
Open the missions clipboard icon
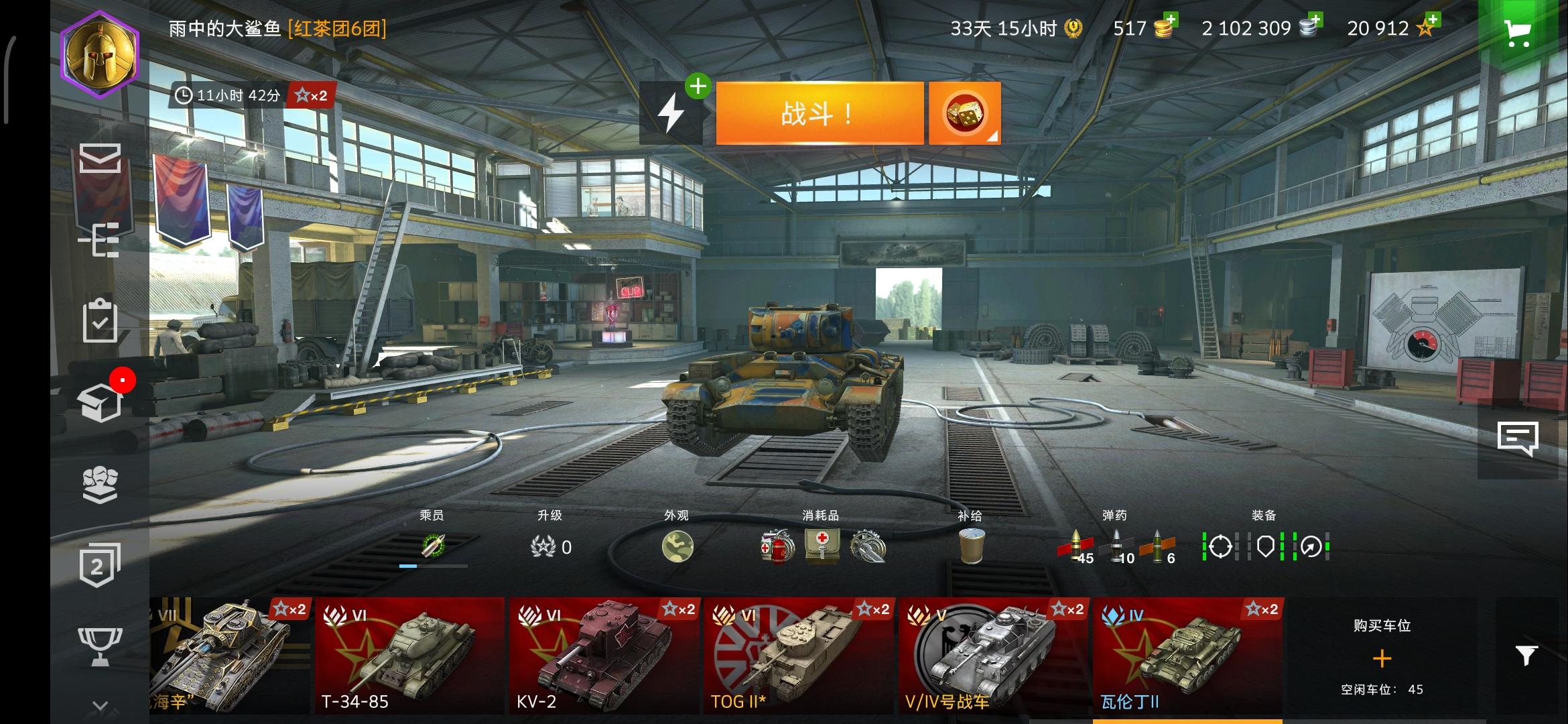click(99, 322)
